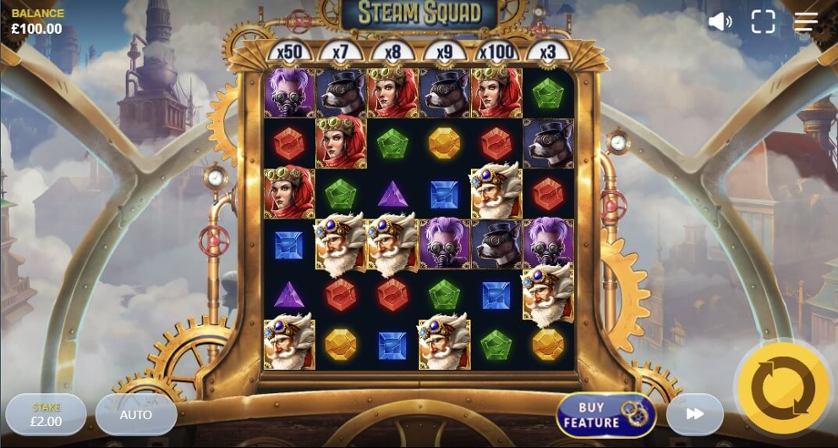Change the £2.00 stake amount
The height and width of the screenshot is (448, 838).
tap(46, 414)
